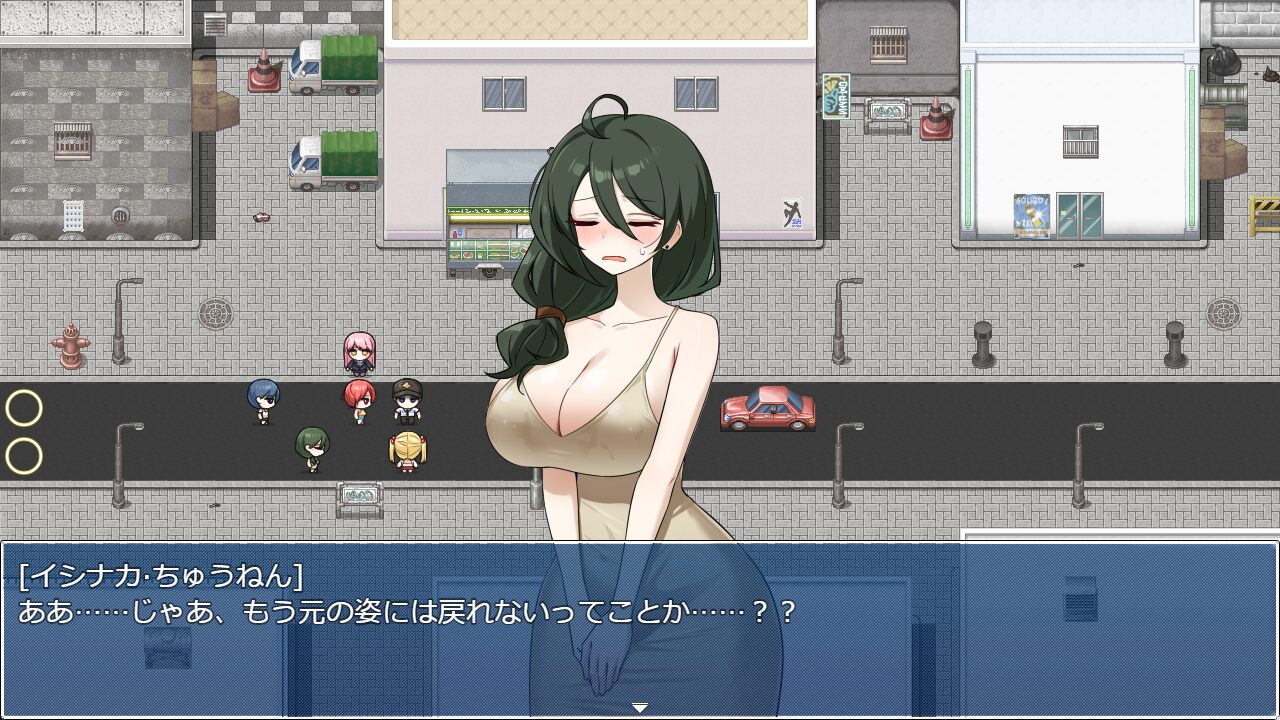Click the dialogue continue arrow

(x=640, y=708)
